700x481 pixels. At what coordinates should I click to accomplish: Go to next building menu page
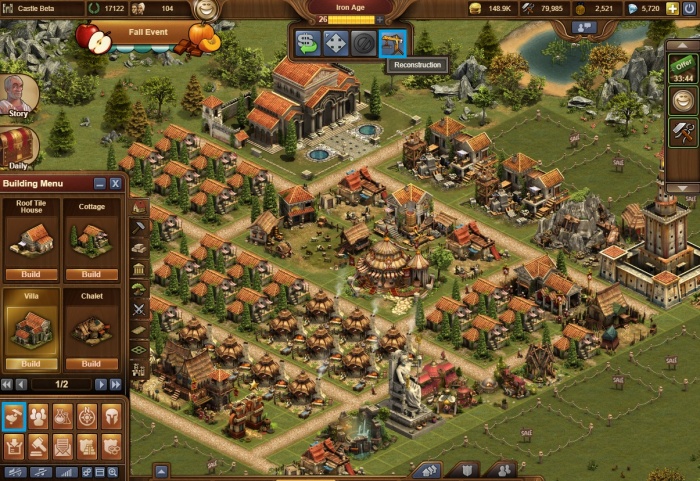point(101,384)
